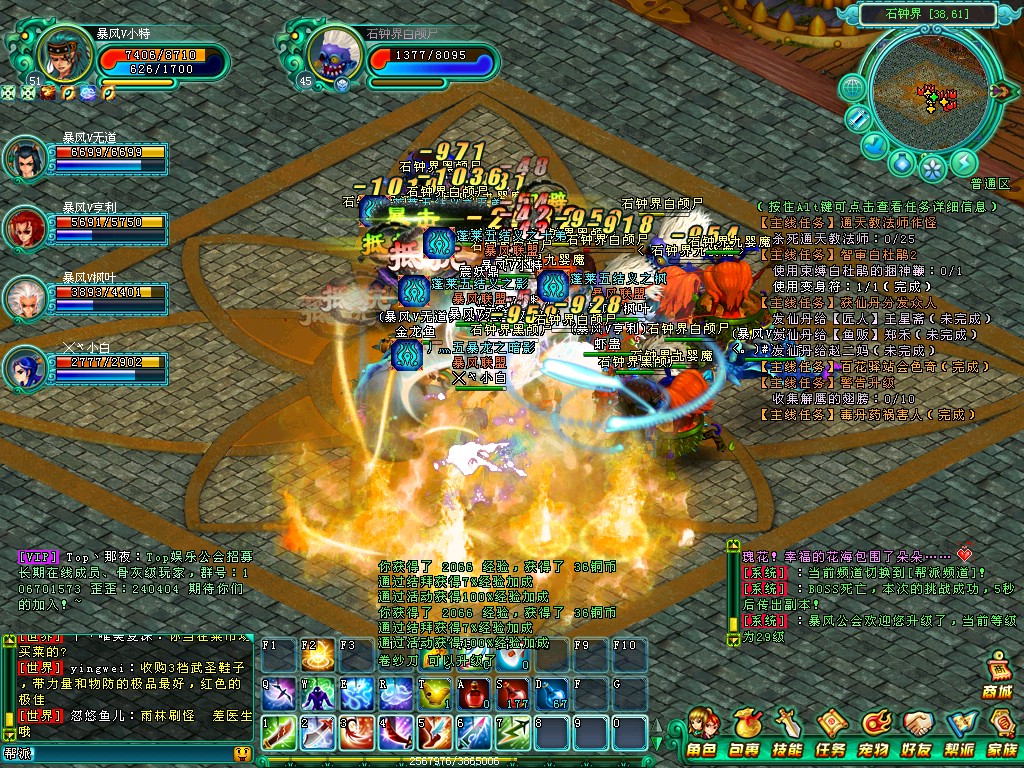This screenshot has width=1024, height=768.
Task: Use the blue potion in slot D
Action: coord(553,692)
